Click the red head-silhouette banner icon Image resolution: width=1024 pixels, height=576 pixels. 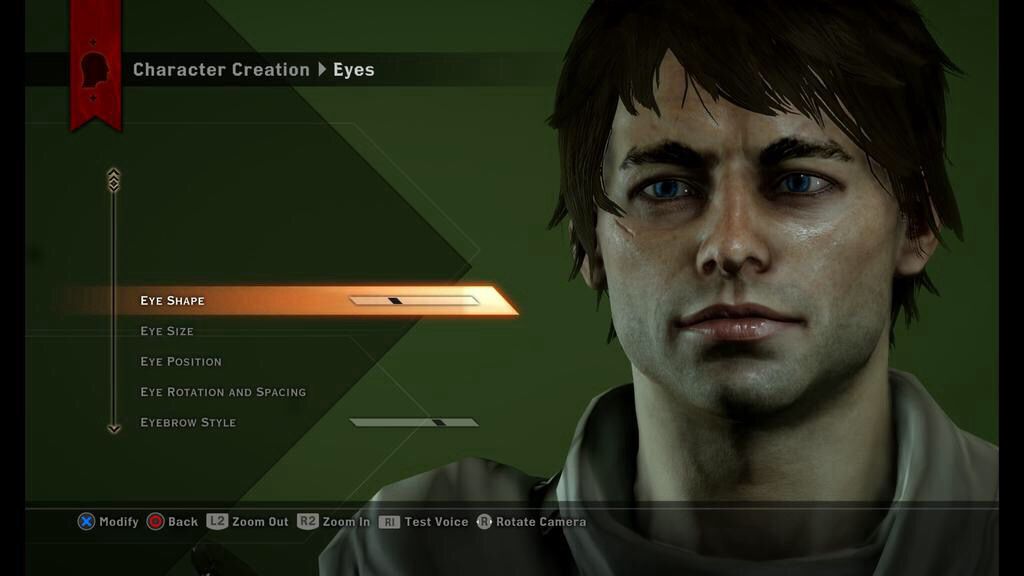(95, 70)
